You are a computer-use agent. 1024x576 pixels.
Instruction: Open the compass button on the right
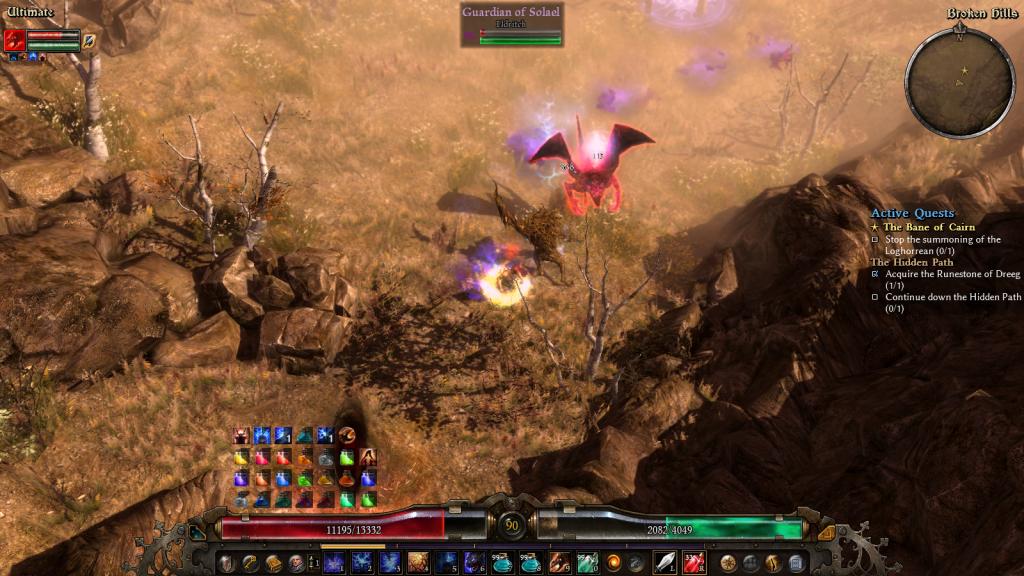tap(728, 562)
